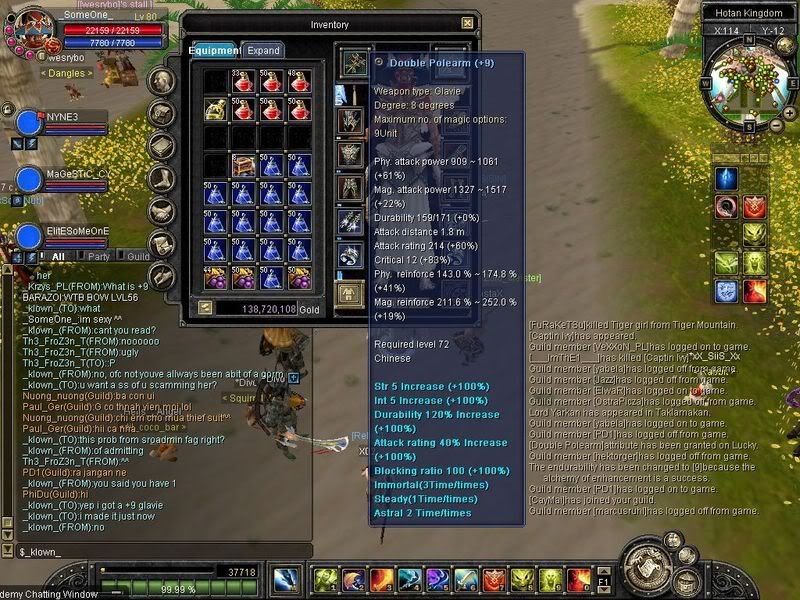
Task: Click the handshake icon in side menu
Action: pyautogui.click(x=162, y=210)
